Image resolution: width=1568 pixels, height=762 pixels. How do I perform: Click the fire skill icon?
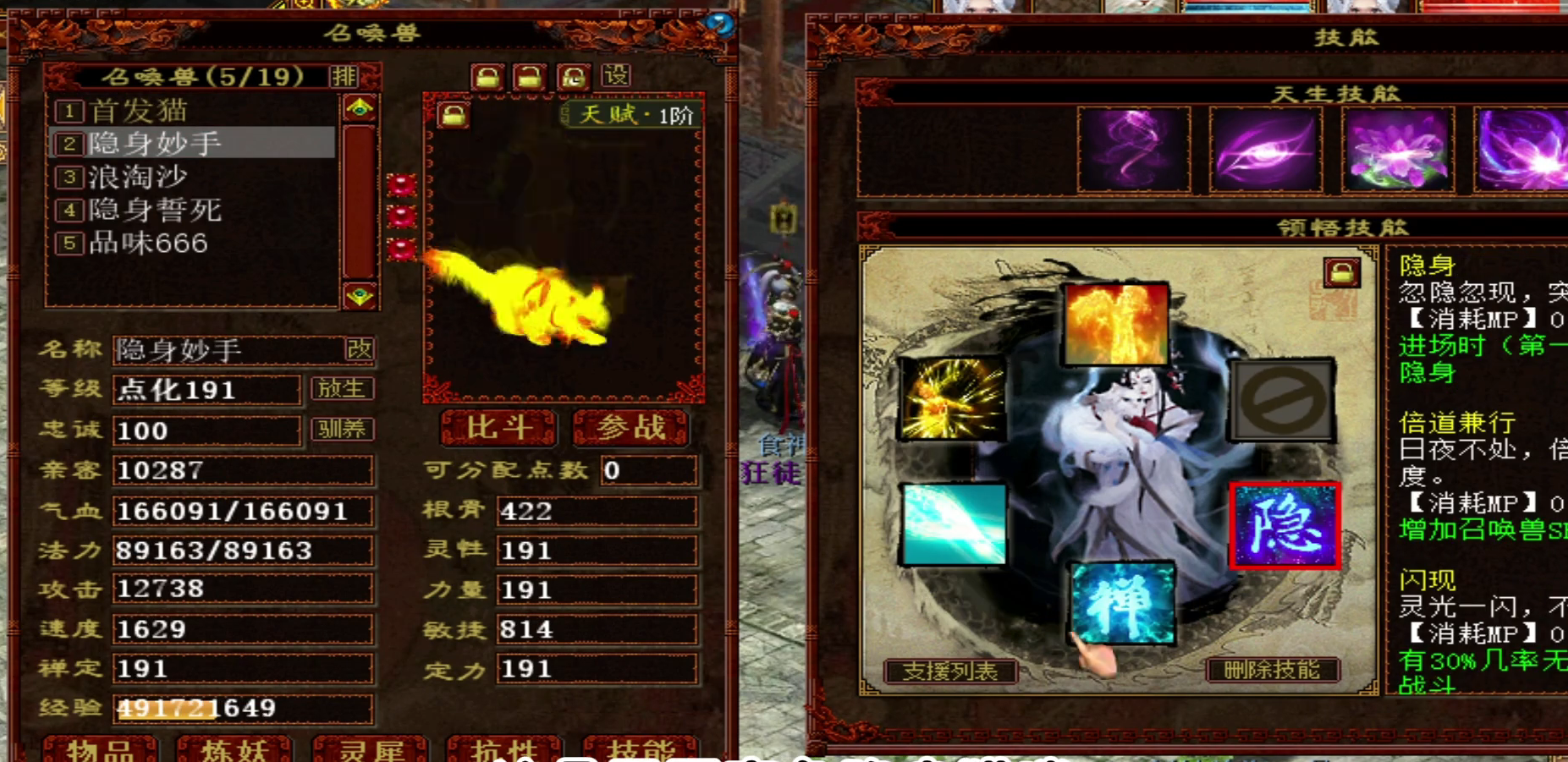(1116, 324)
